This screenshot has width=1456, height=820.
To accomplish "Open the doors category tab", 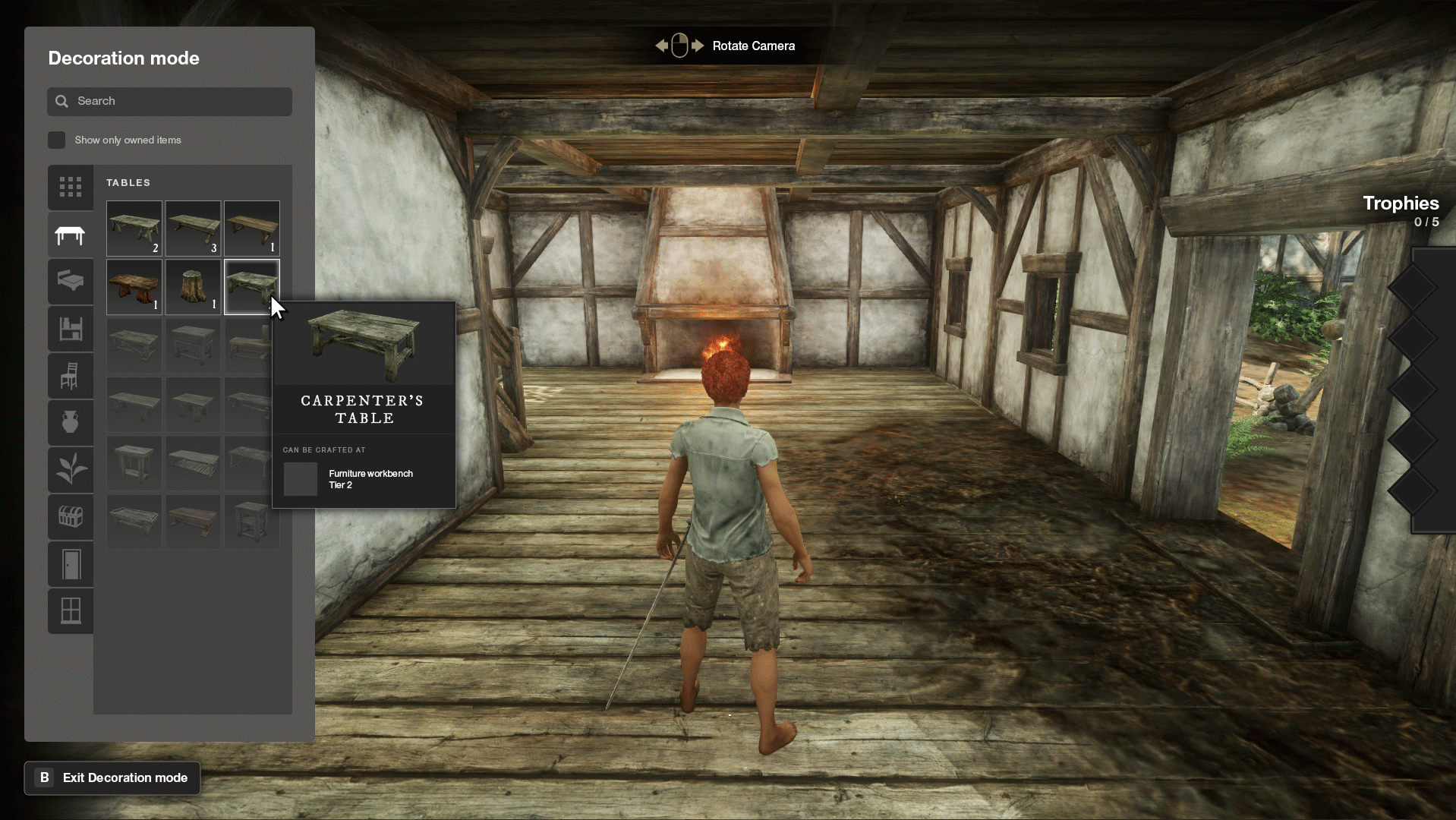I will coord(71,564).
